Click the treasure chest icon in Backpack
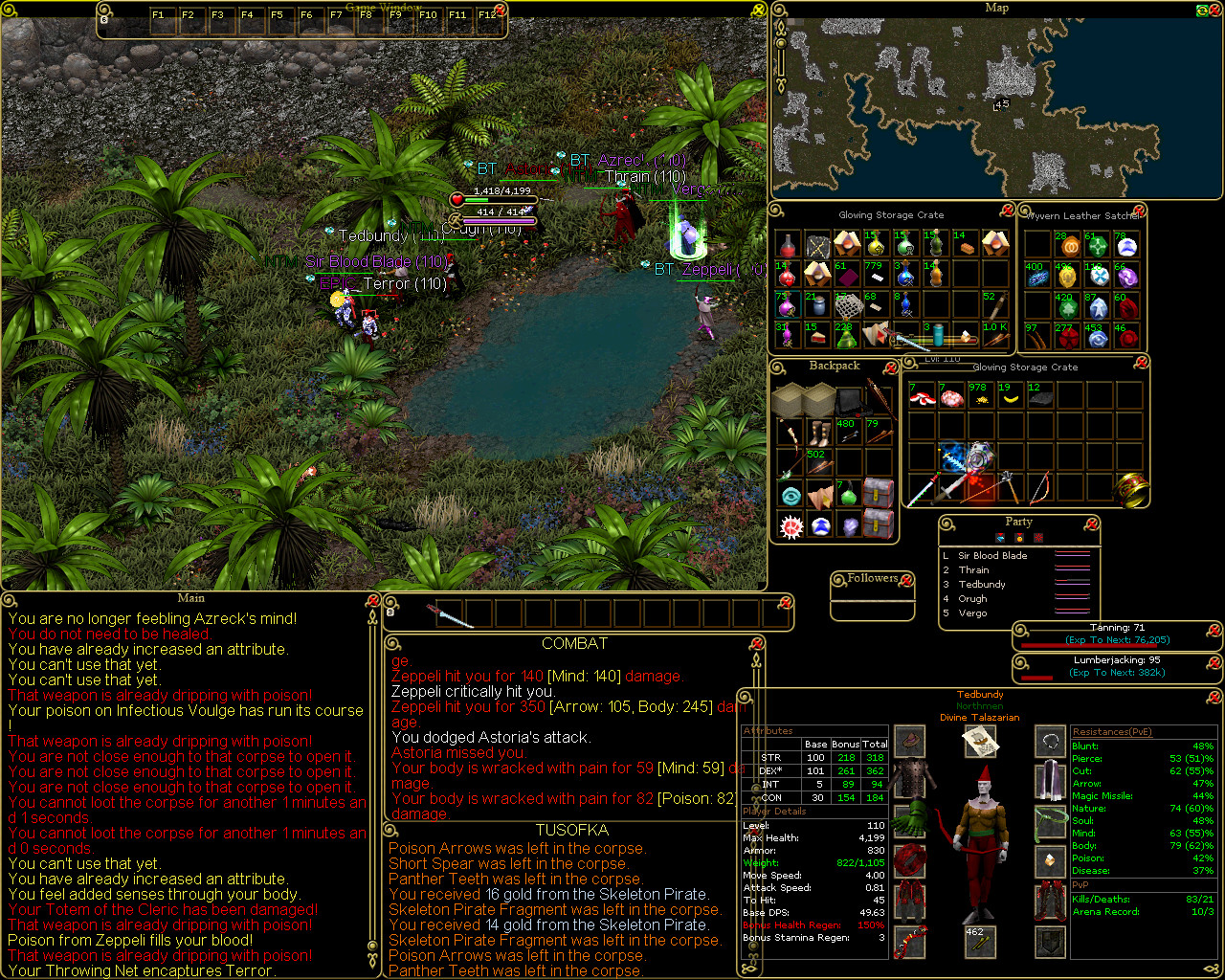 [x=879, y=494]
